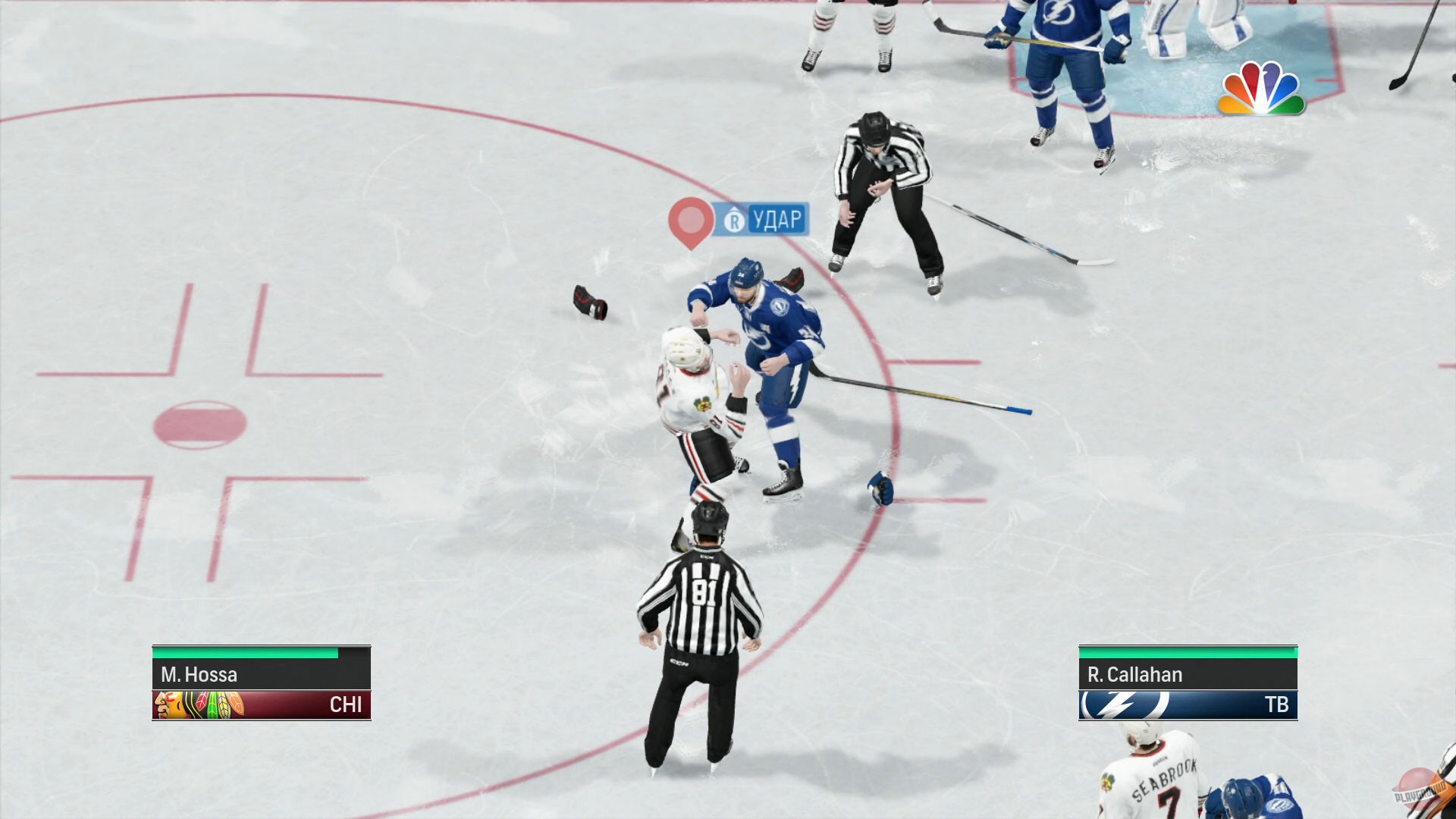Expand the TB team banner
The height and width of the screenshot is (819, 1456).
click(x=1187, y=704)
